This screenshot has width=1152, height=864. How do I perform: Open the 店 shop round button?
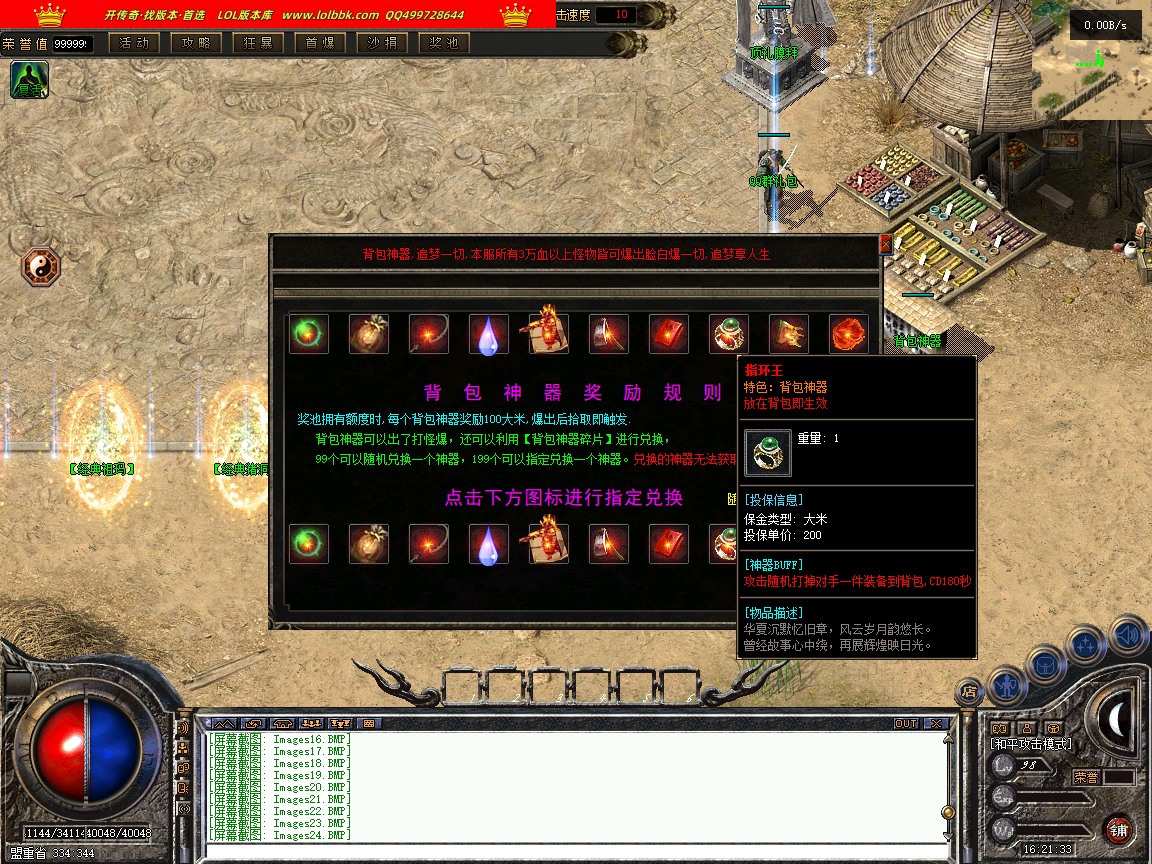[968, 690]
